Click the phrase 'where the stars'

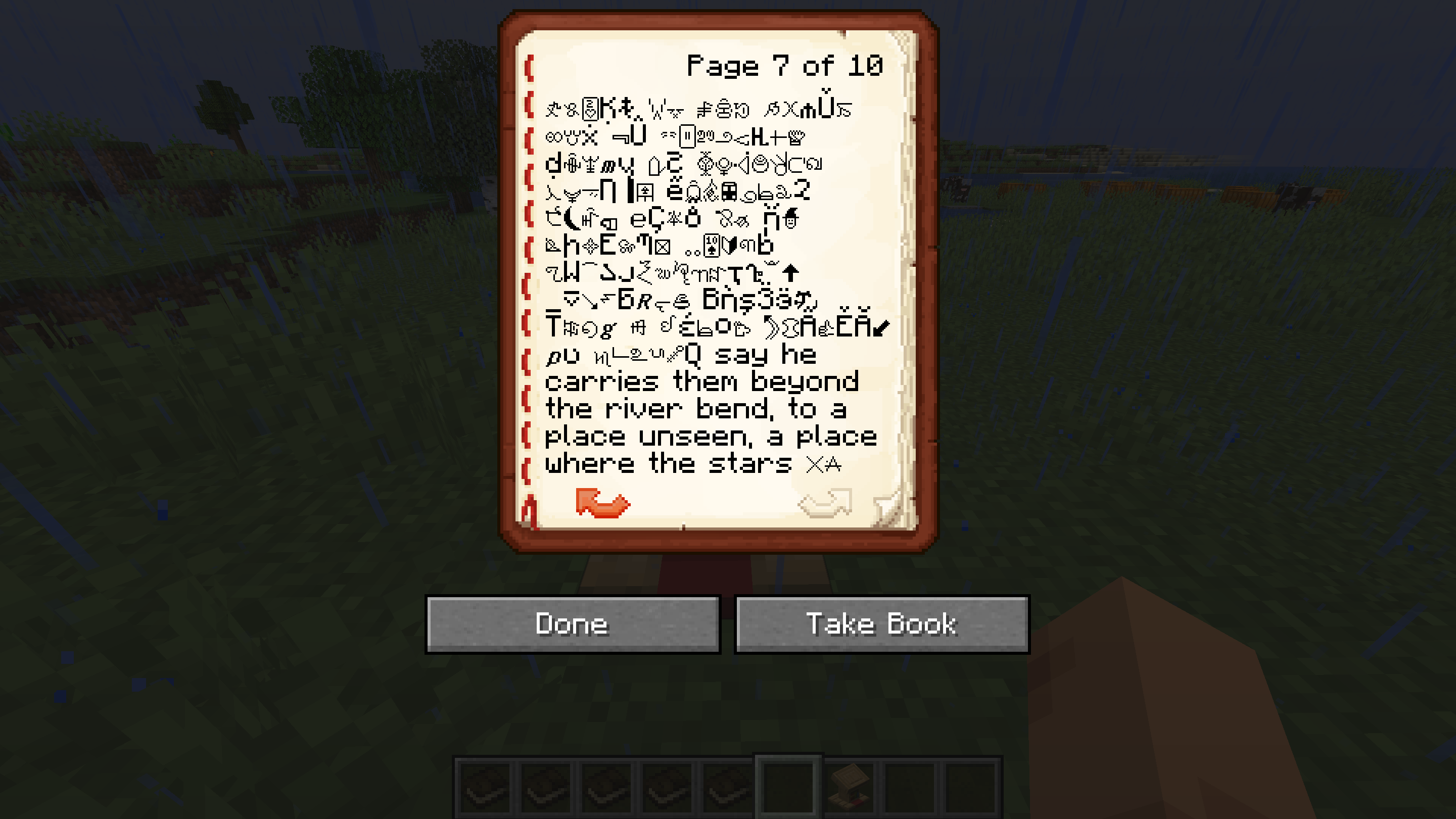(x=667, y=462)
